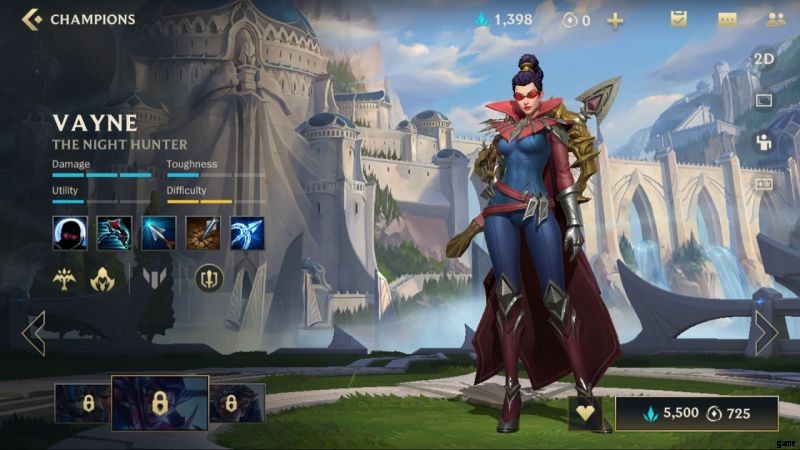The height and width of the screenshot is (450, 800).
Task: Add more currency with the plus button
Action: pos(615,20)
